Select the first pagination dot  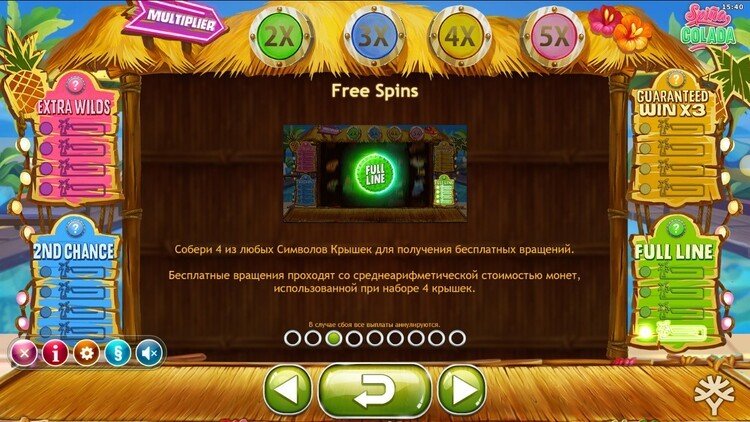click(292, 338)
